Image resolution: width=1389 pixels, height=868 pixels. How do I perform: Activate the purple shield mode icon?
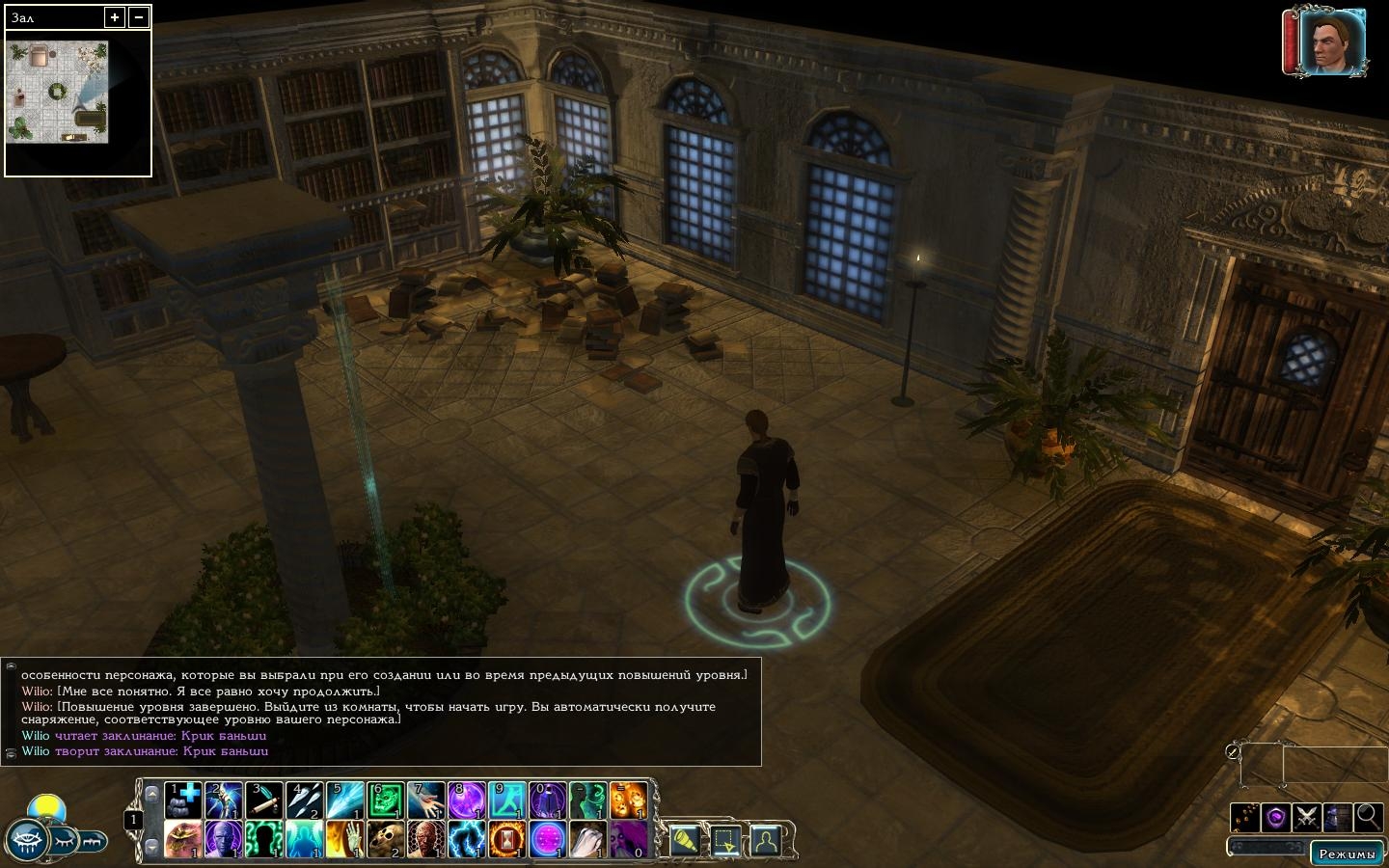(1275, 818)
